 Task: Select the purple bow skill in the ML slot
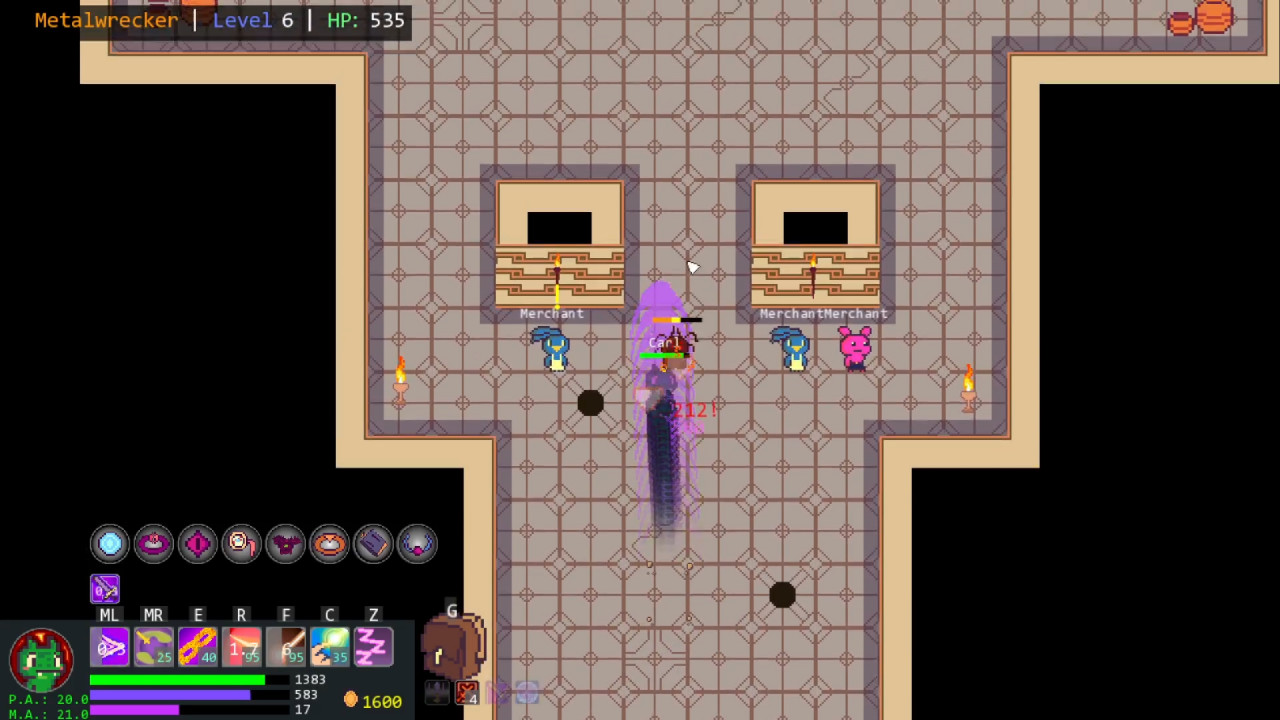(x=110, y=647)
